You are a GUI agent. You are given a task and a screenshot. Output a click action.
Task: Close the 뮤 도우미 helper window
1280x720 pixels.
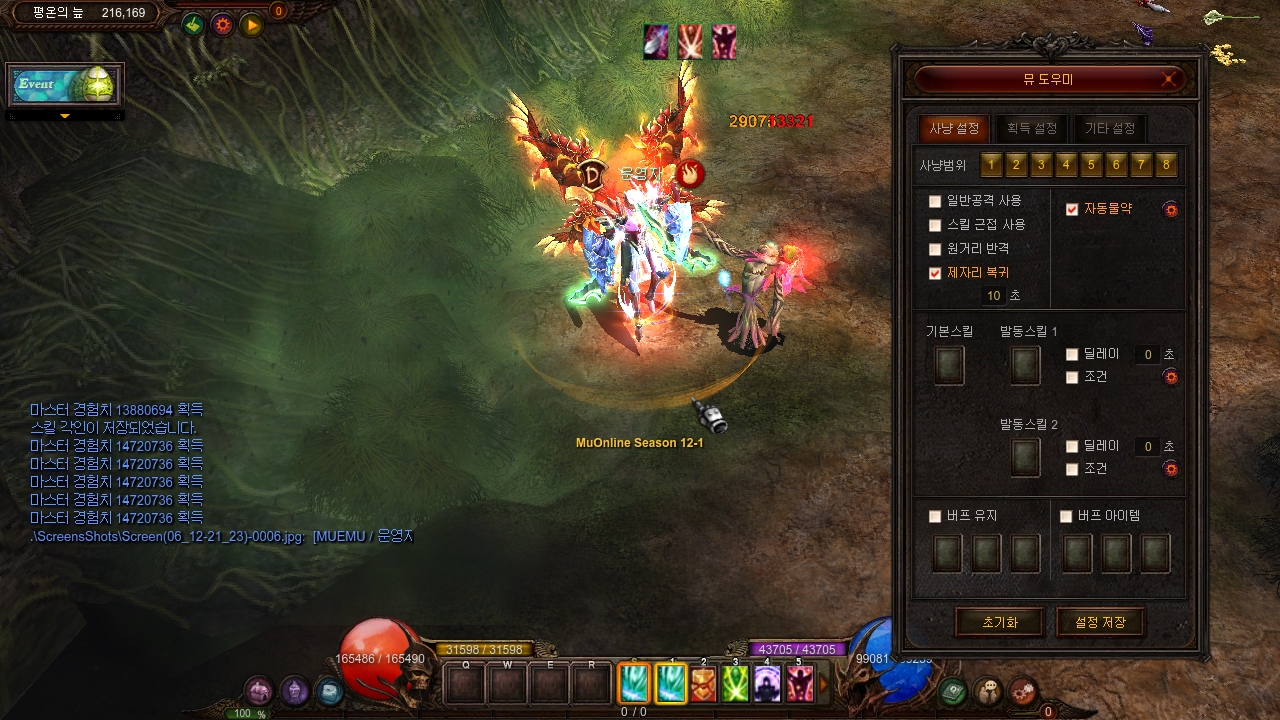click(x=1170, y=80)
